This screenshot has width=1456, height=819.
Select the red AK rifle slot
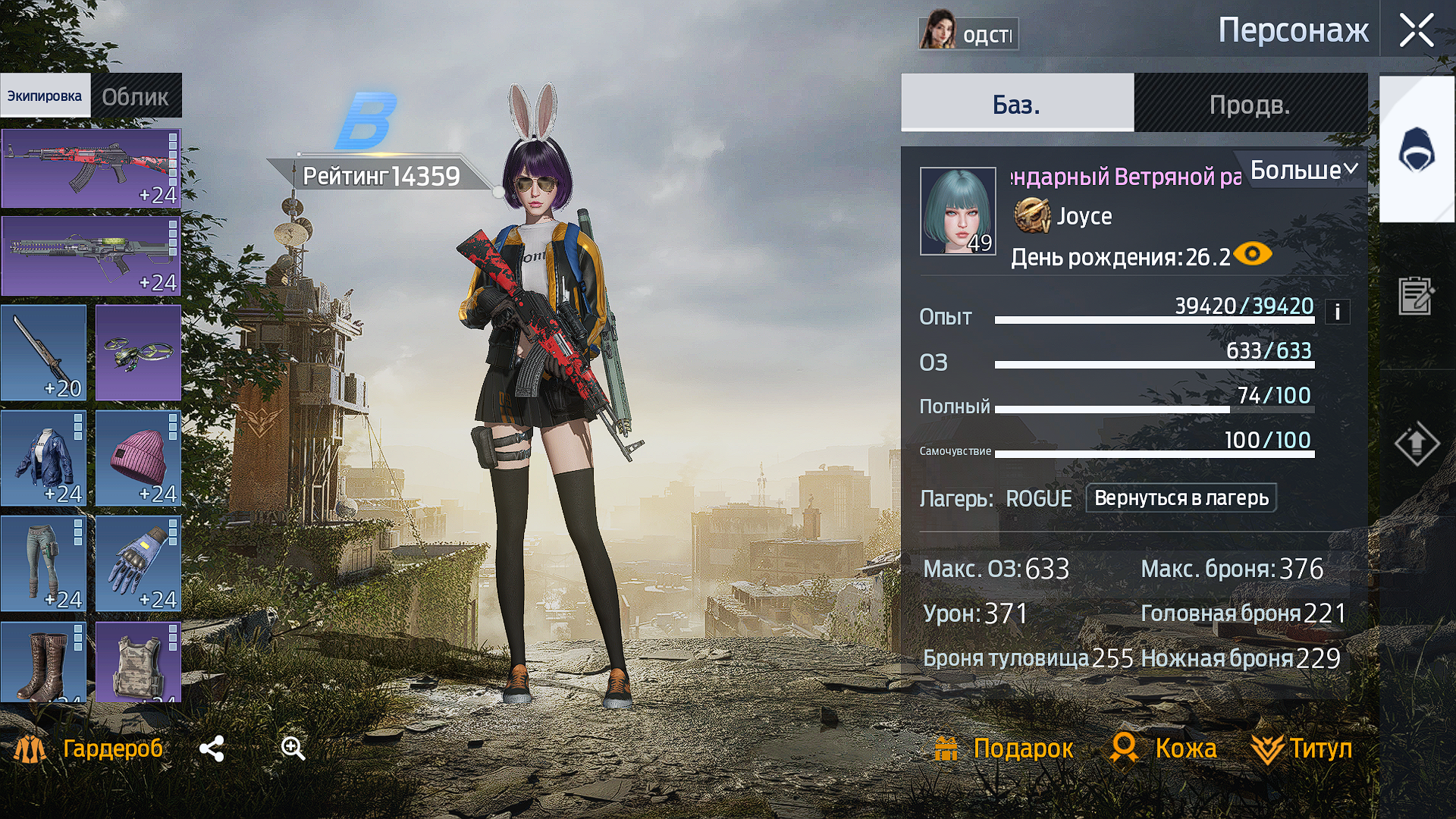[90, 168]
